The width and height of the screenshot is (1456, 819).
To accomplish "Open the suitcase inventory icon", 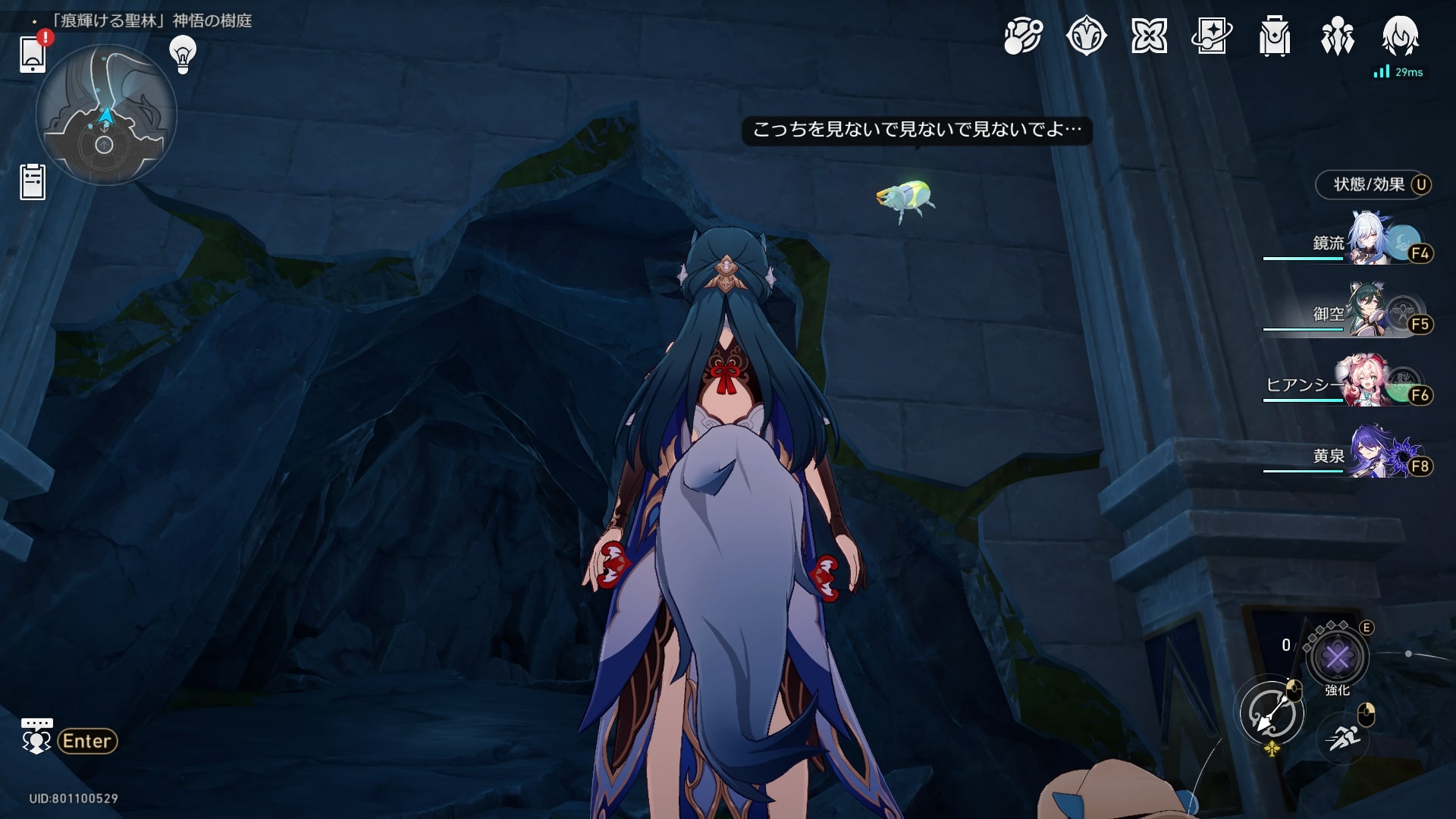I will coord(1275,36).
